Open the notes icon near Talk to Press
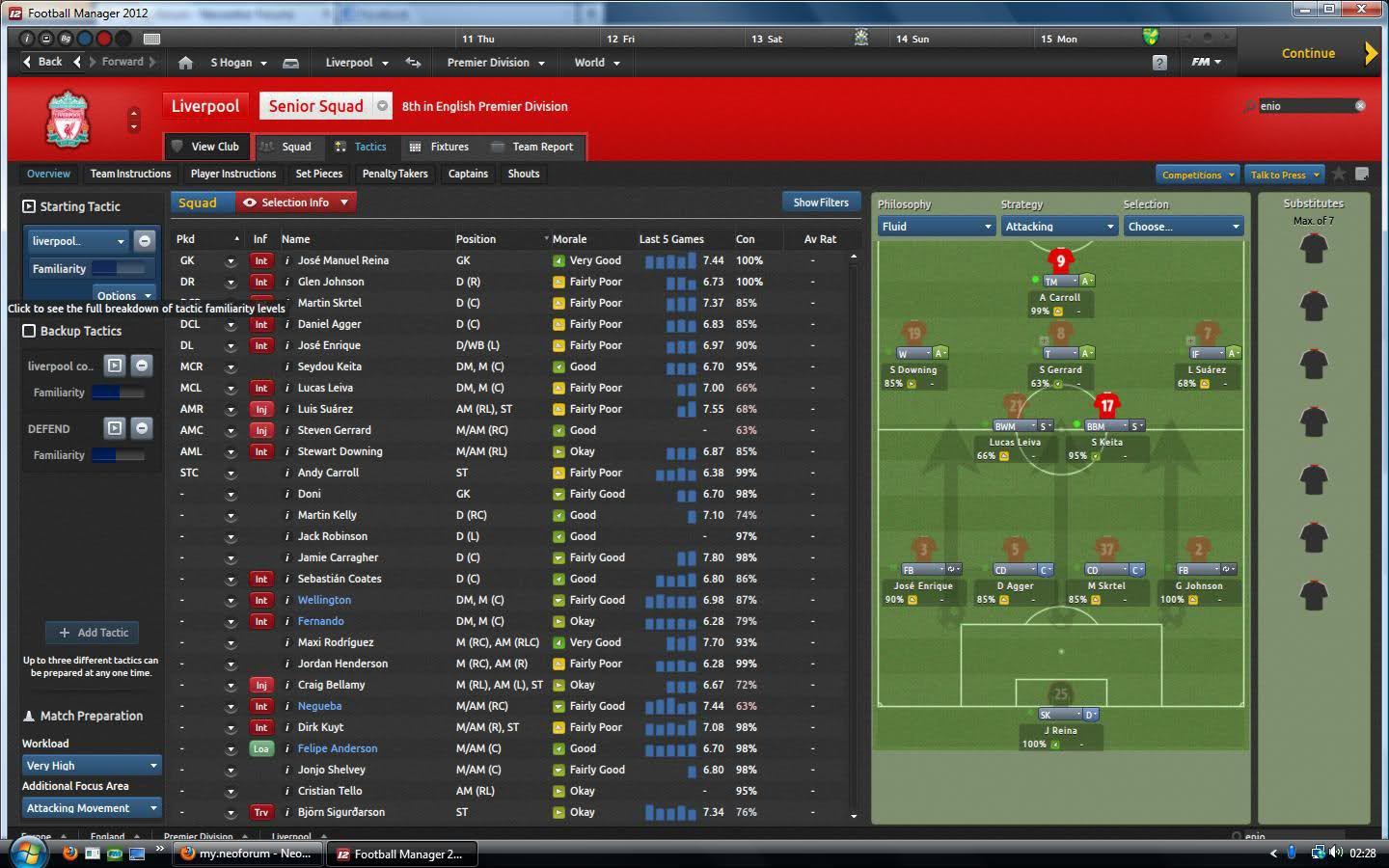 tap(1362, 175)
